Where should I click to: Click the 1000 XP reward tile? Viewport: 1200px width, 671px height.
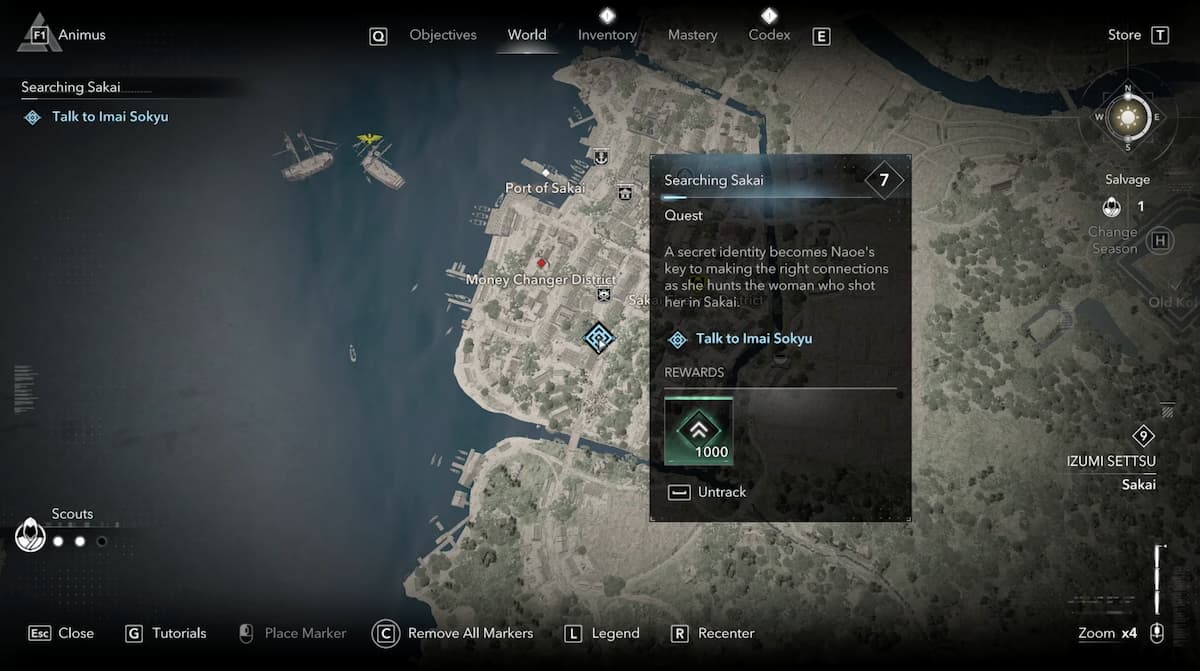tap(699, 431)
